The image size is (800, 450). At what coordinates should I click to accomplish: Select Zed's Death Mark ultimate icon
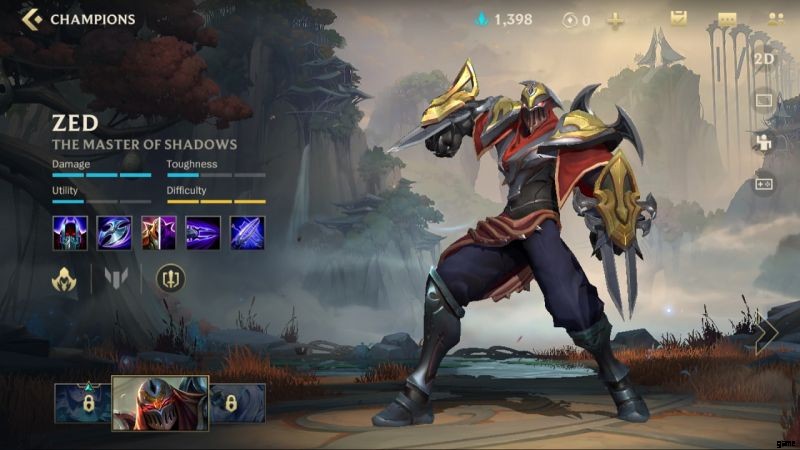pyautogui.click(x=247, y=233)
